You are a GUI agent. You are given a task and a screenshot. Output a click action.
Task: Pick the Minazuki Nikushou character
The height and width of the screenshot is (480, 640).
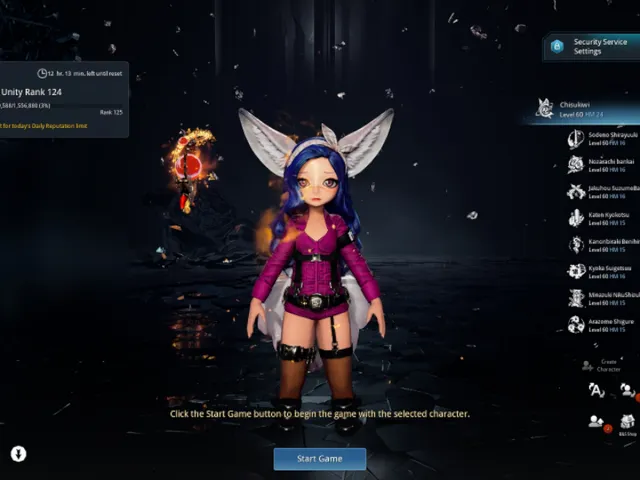(598, 298)
